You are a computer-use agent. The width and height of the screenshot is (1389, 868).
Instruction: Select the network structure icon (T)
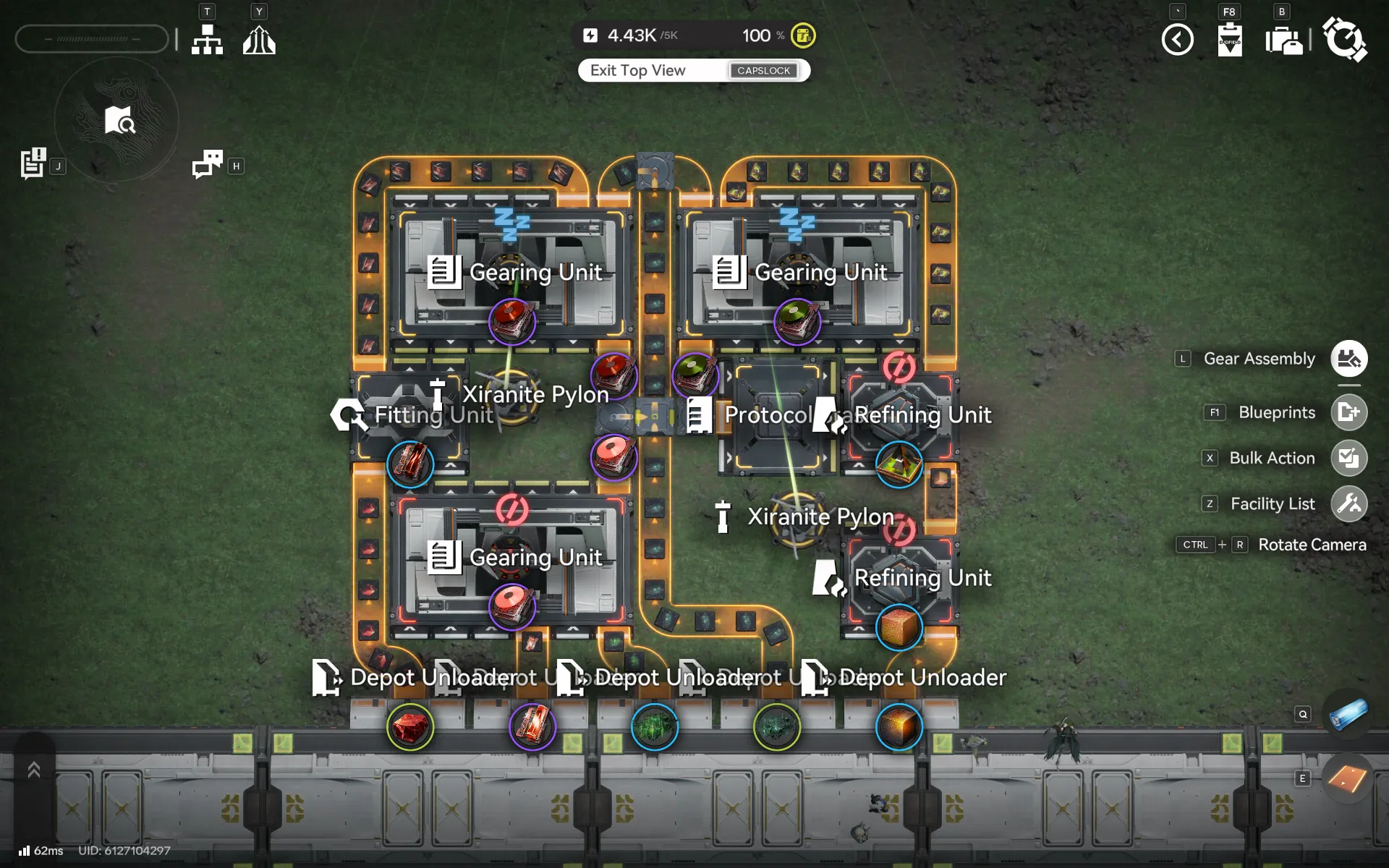pos(207,39)
